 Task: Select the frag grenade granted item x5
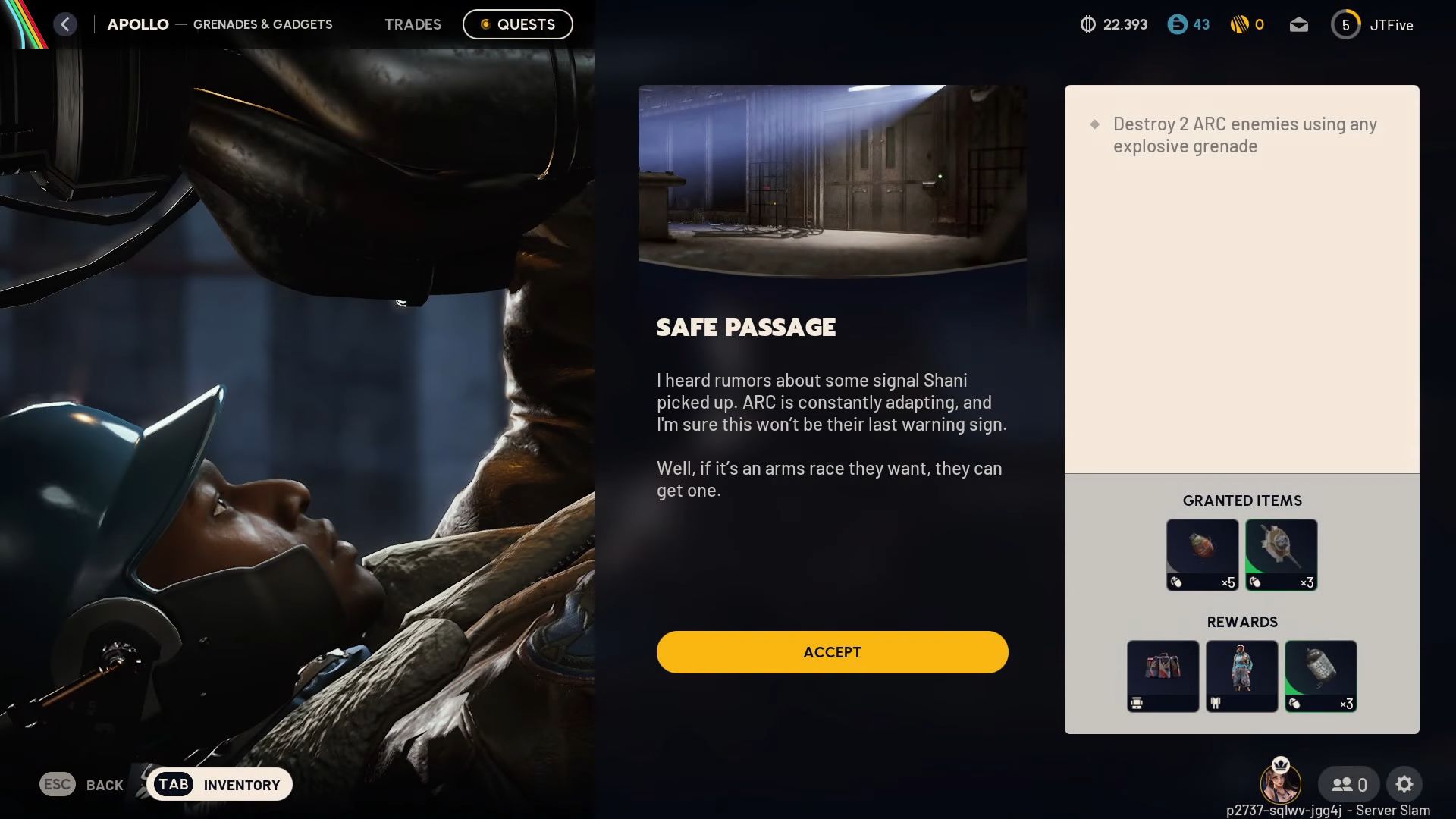tap(1202, 554)
